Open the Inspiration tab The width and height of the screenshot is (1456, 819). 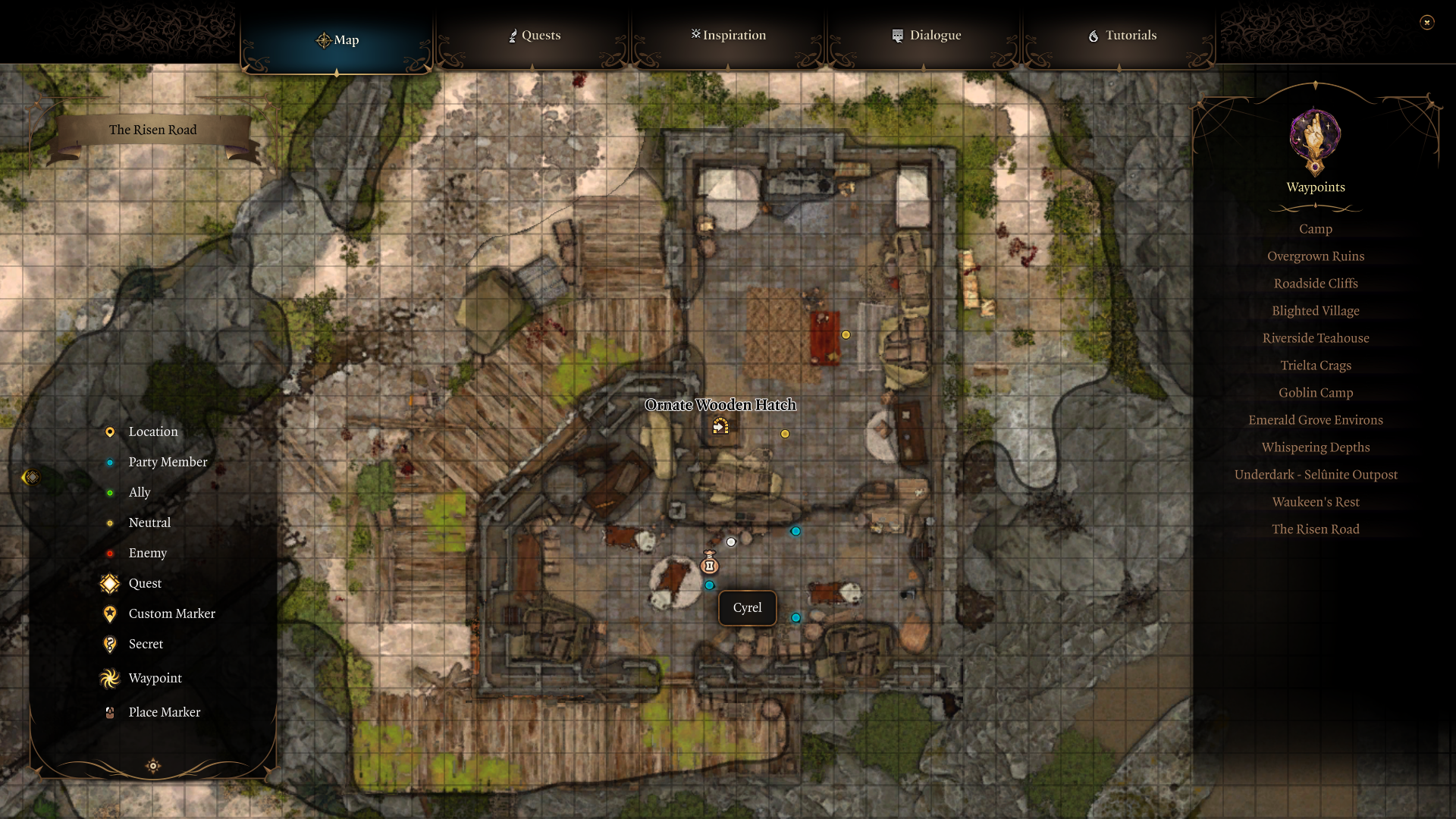click(729, 36)
